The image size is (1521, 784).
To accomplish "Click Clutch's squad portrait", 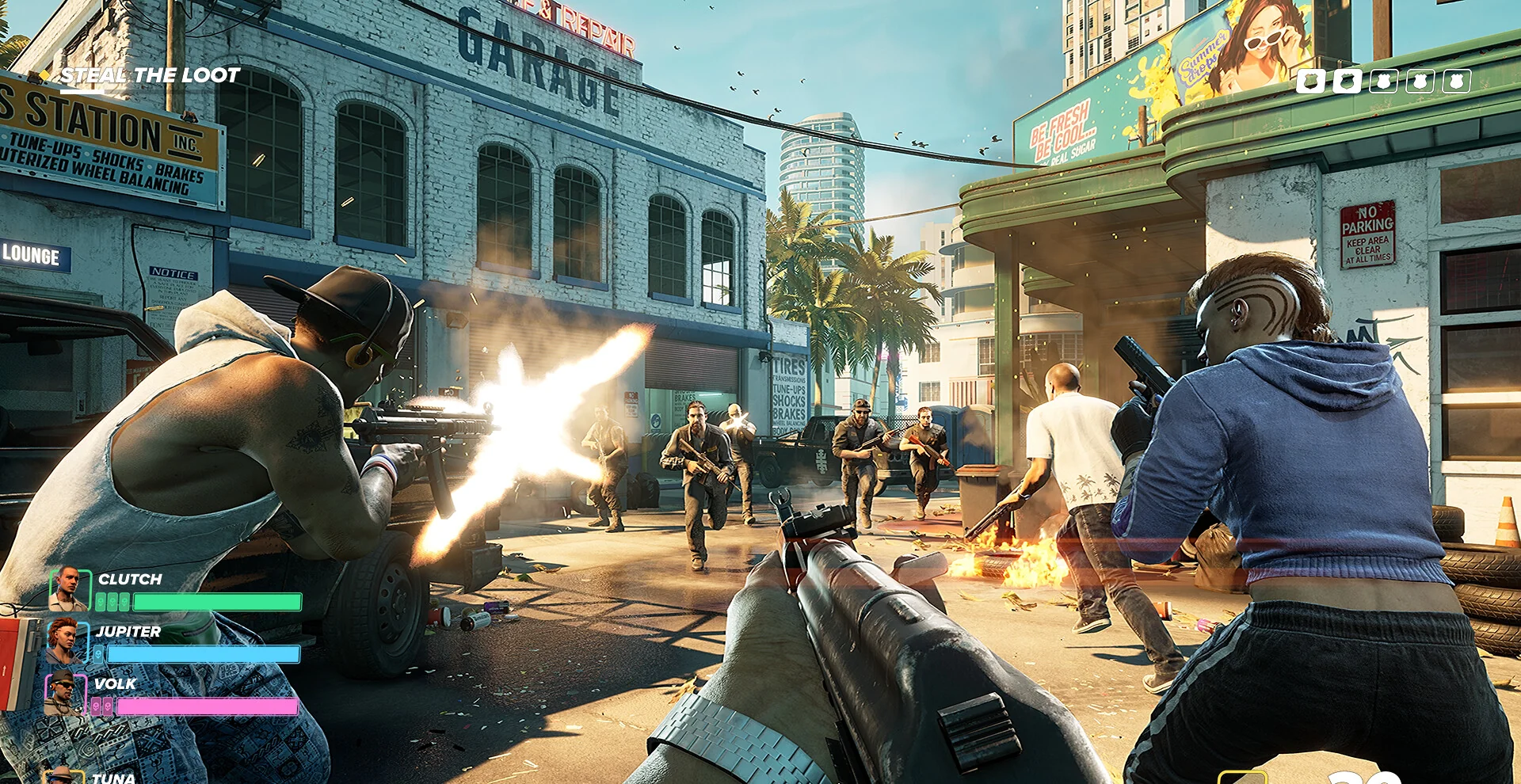I will [x=70, y=588].
